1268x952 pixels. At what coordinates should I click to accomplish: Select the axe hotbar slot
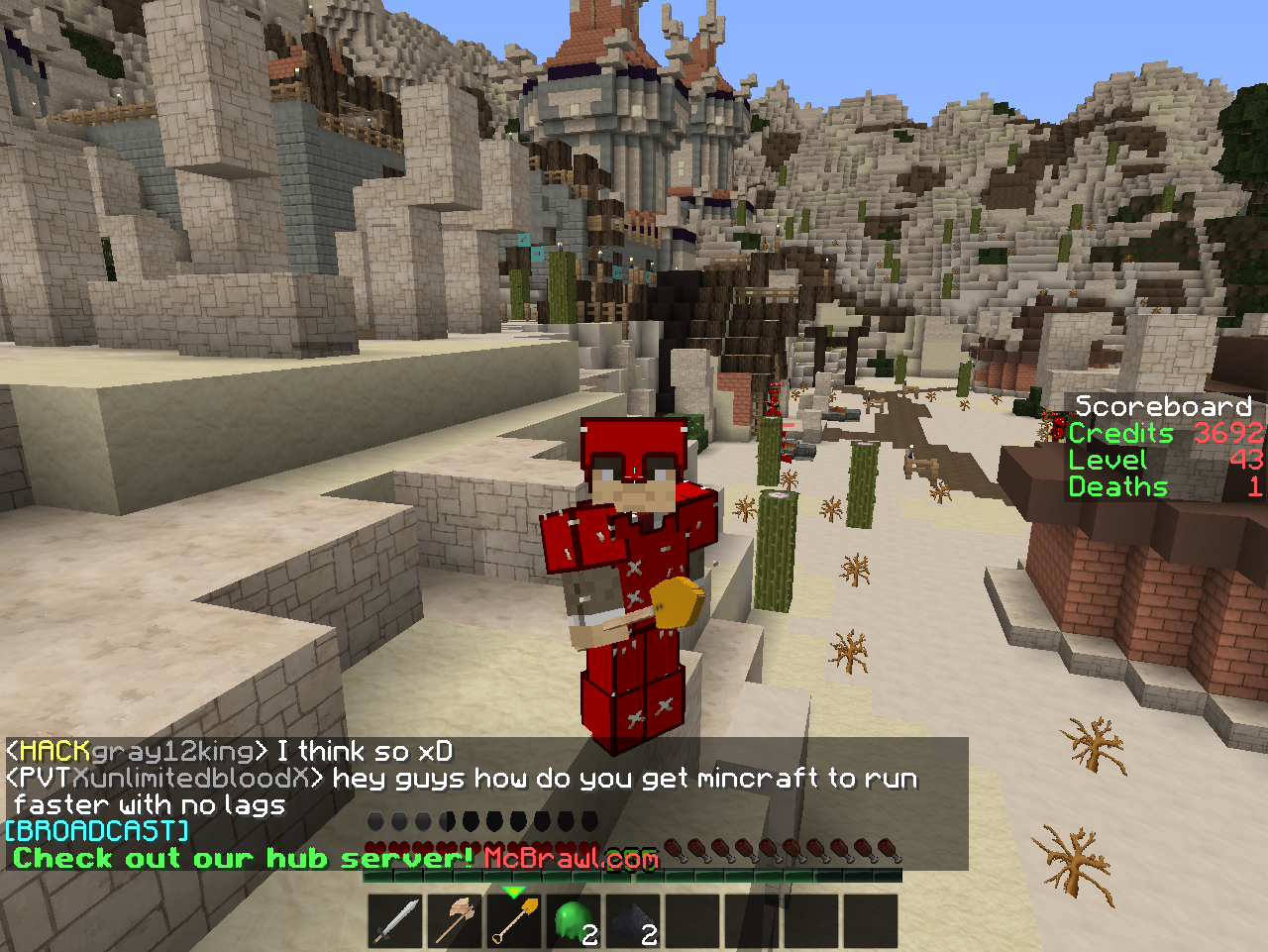pos(456,922)
